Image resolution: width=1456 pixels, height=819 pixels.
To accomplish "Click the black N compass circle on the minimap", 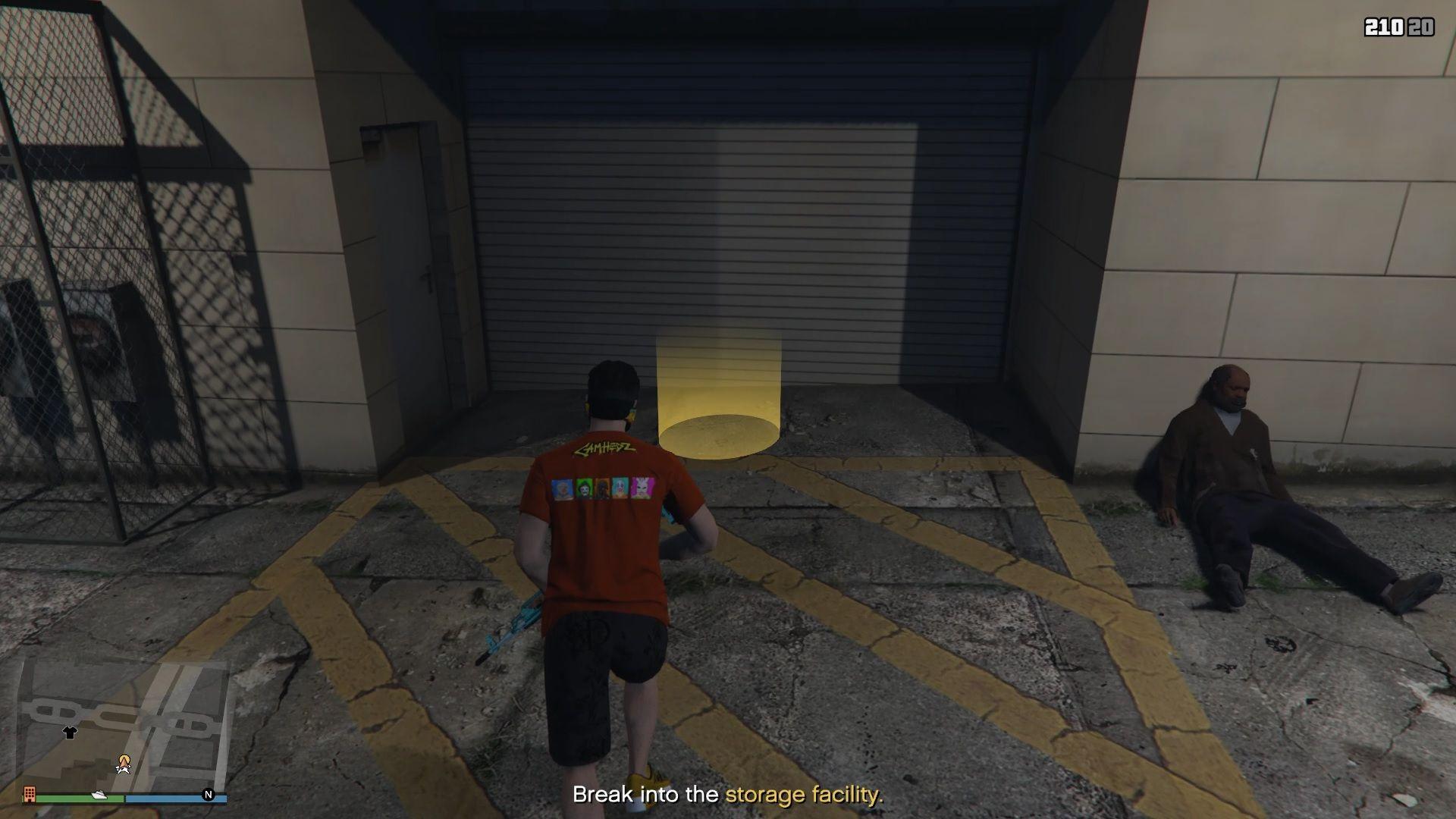I will click(x=209, y=793).
